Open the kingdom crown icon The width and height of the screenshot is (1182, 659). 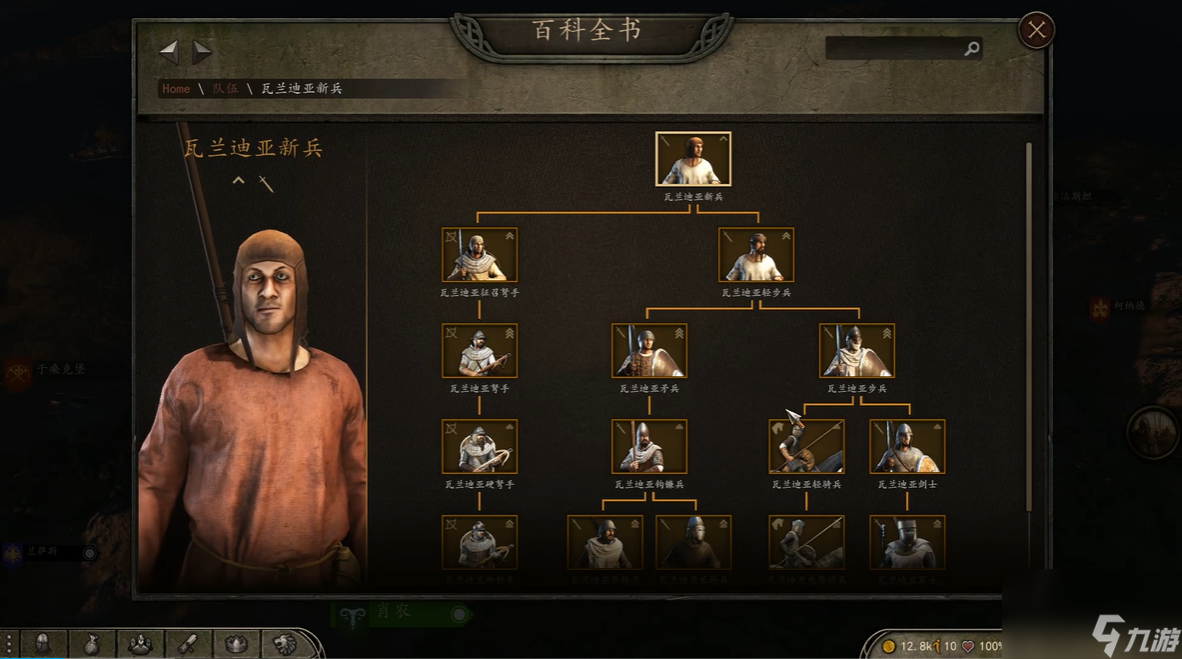tap(236, 644)
